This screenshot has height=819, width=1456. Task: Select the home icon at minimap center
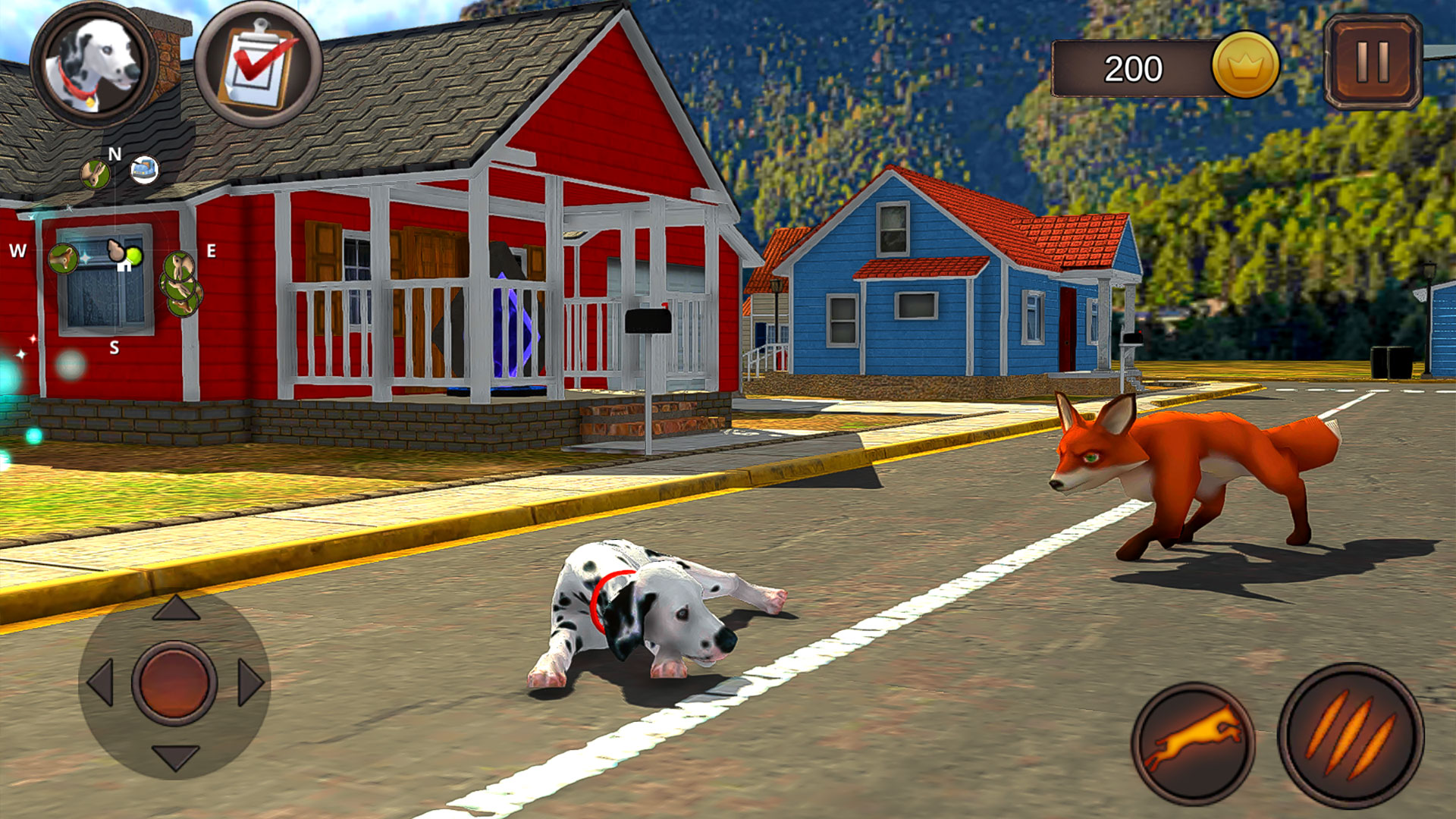pyautogui.click(x=124, y=268)
